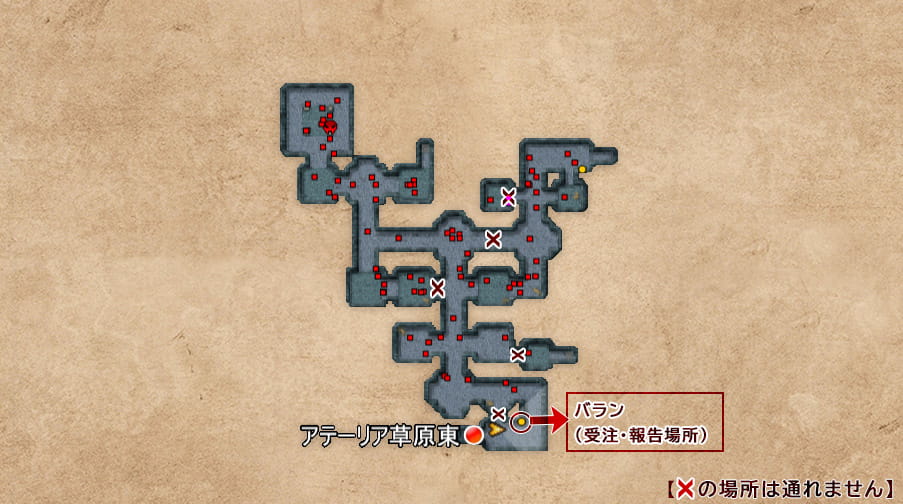The image size is (903, 504).
Task: Select the yellow arrow player position marker
Action: click(496, 431)
